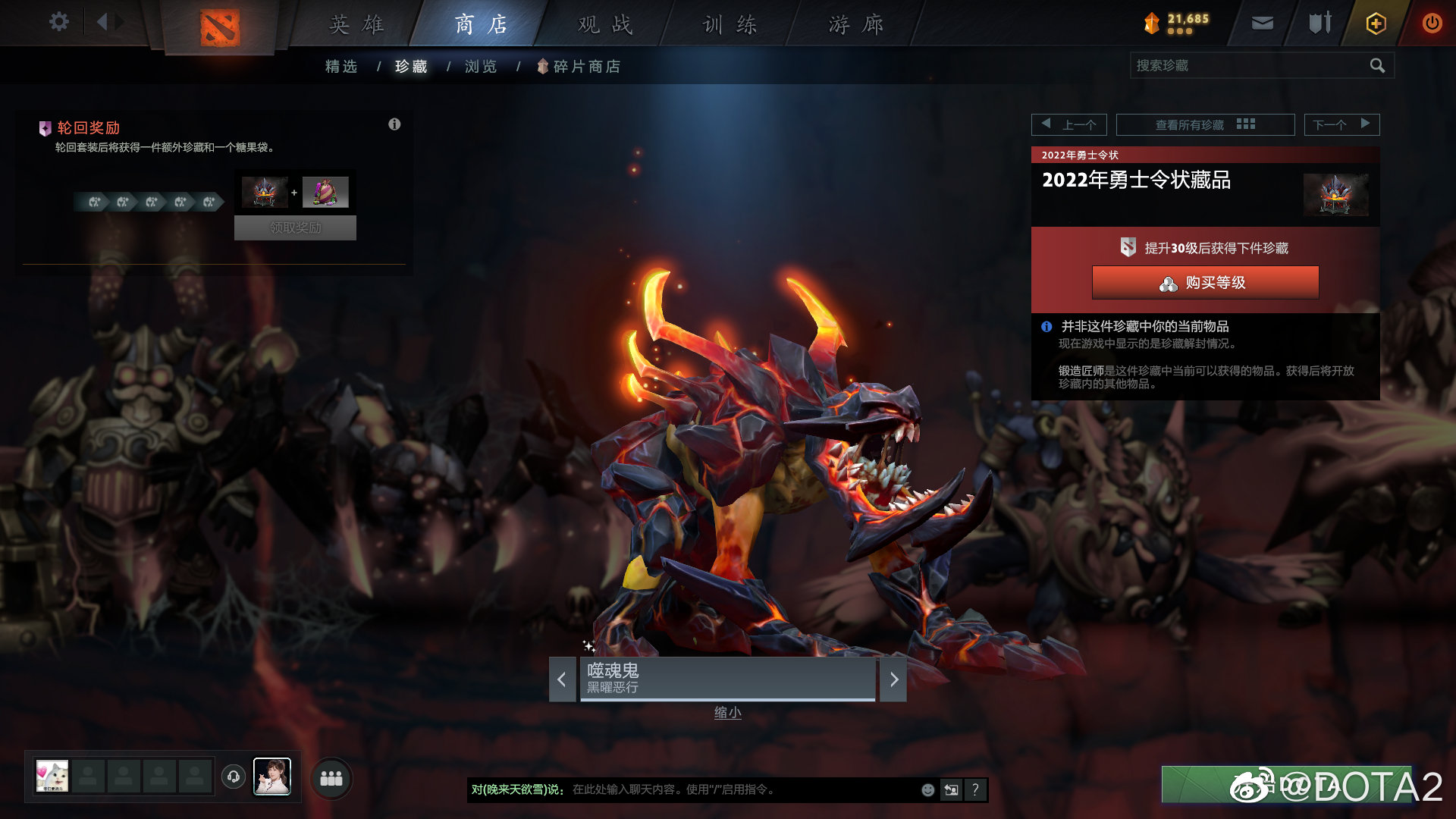The height and width of the screenshot is (819, 1456).
Task: Click the info icon next to 轮回奖励
Action: click(x=394, y=124)
